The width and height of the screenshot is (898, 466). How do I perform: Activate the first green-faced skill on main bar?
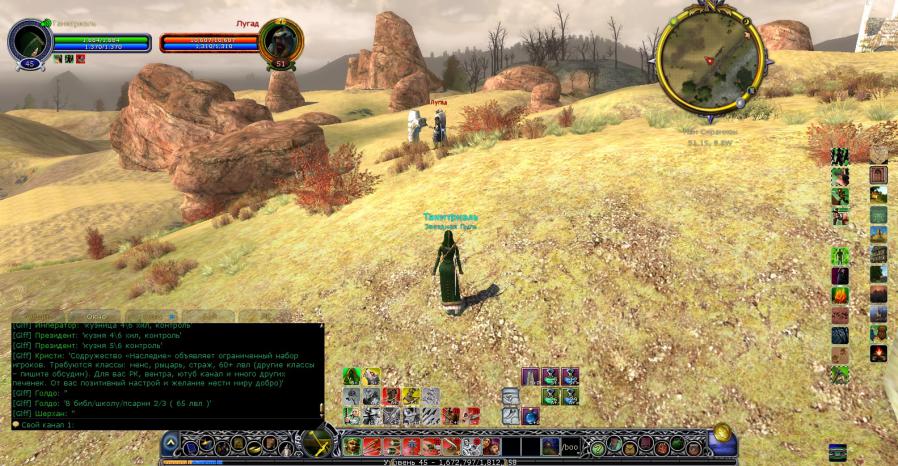point(352,446)
